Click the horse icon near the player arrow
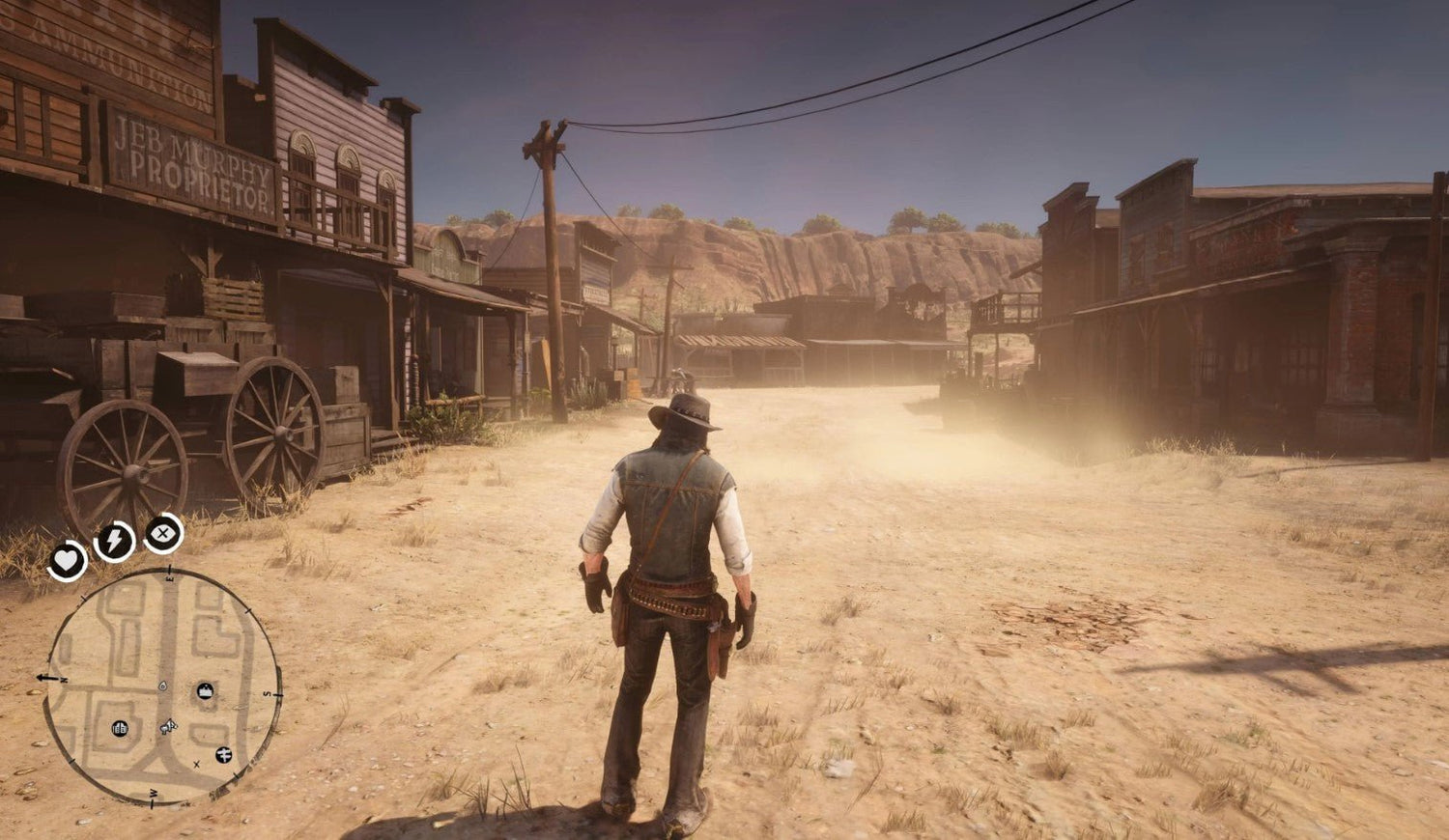This screenshot has height=840, width=1449. tap(164, 729)
